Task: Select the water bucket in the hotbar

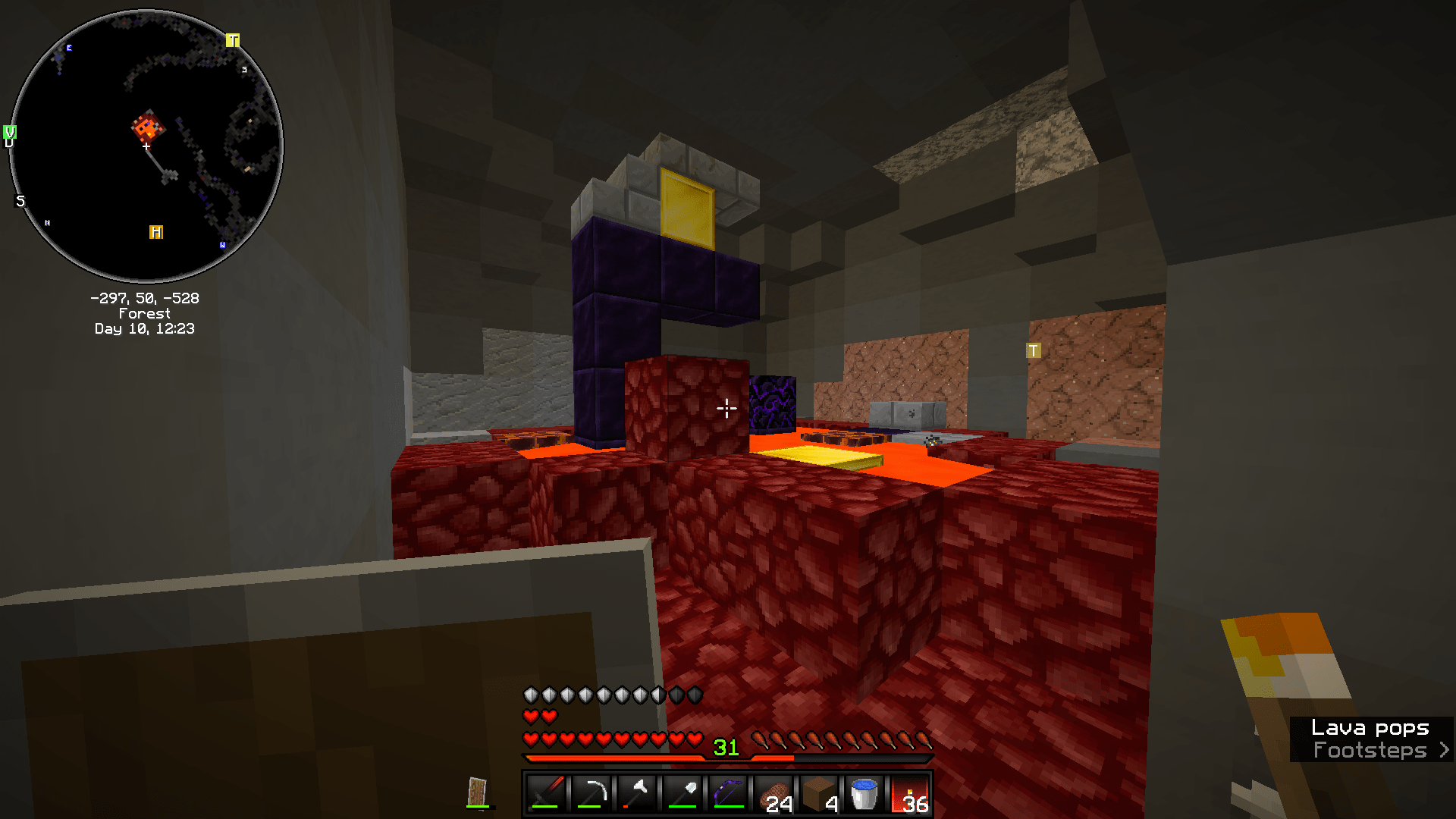Action: [863, 793]
